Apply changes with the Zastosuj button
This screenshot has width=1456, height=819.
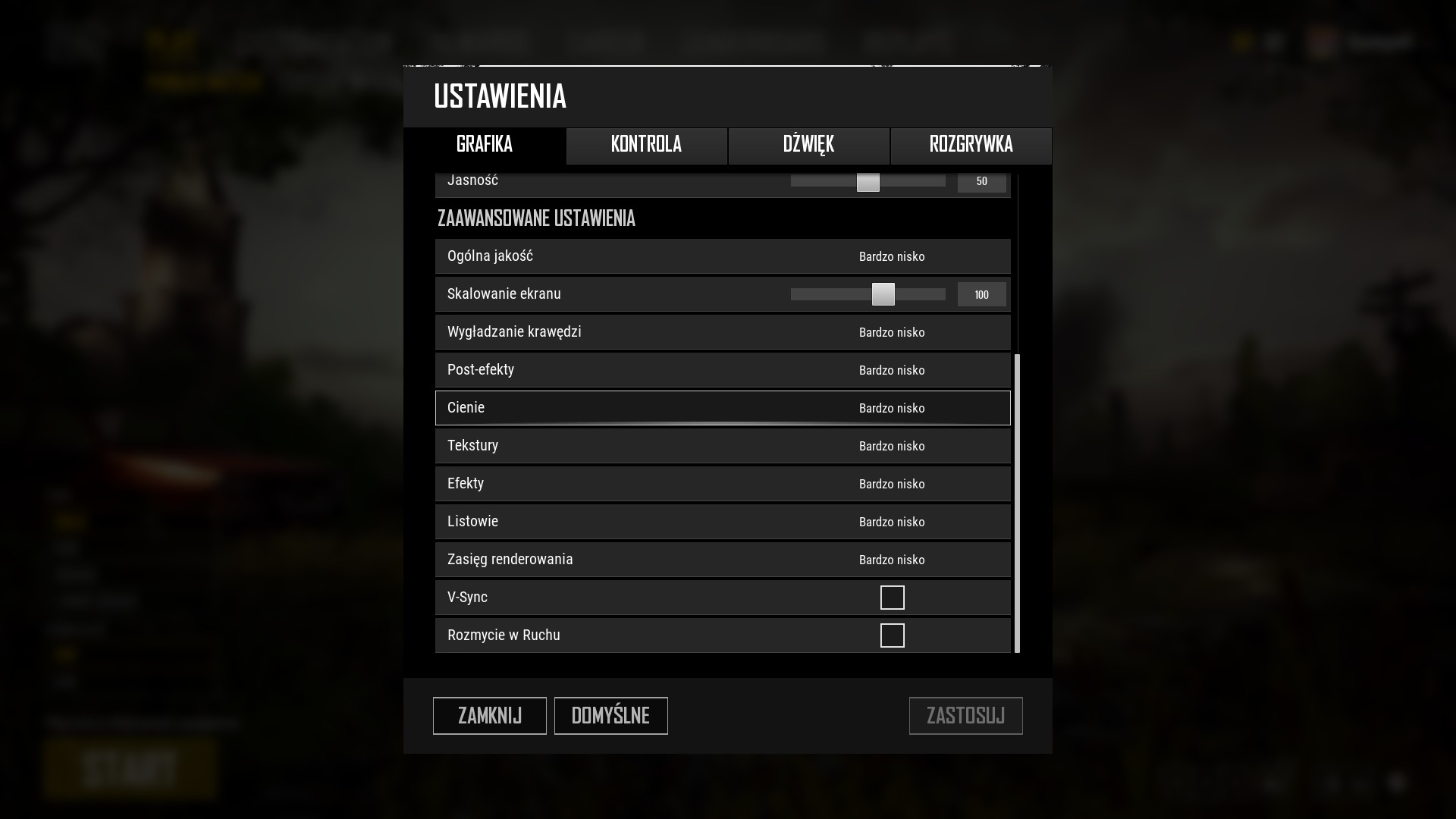pos(965,715)
